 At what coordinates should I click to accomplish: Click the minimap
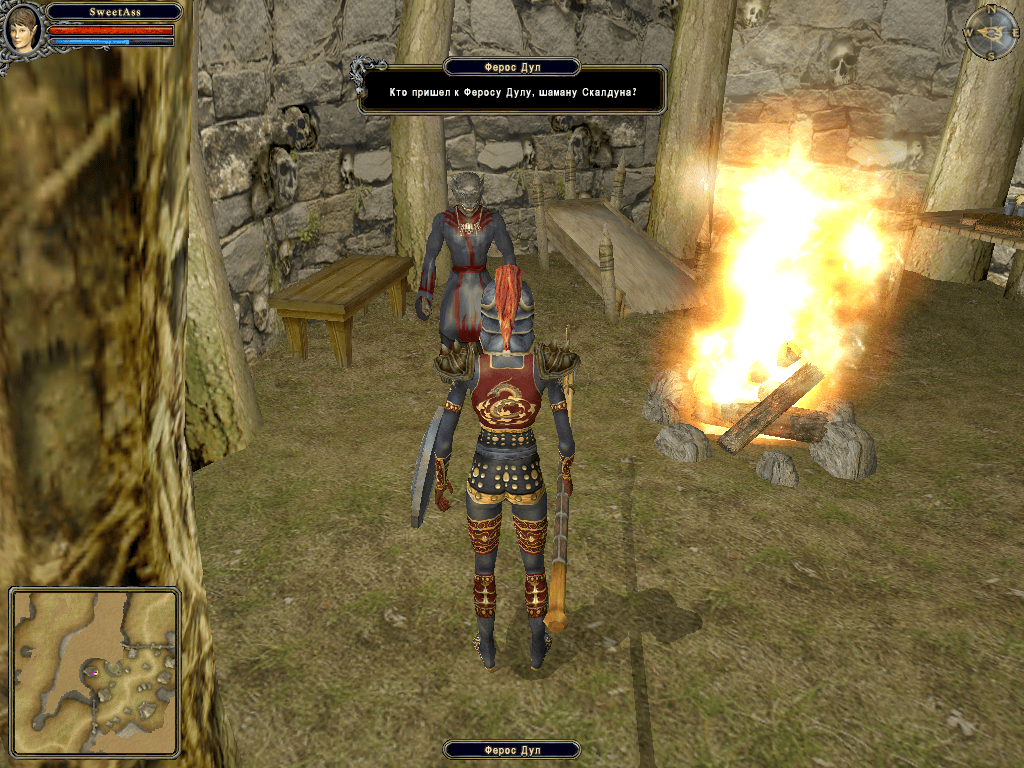[95, 671]
